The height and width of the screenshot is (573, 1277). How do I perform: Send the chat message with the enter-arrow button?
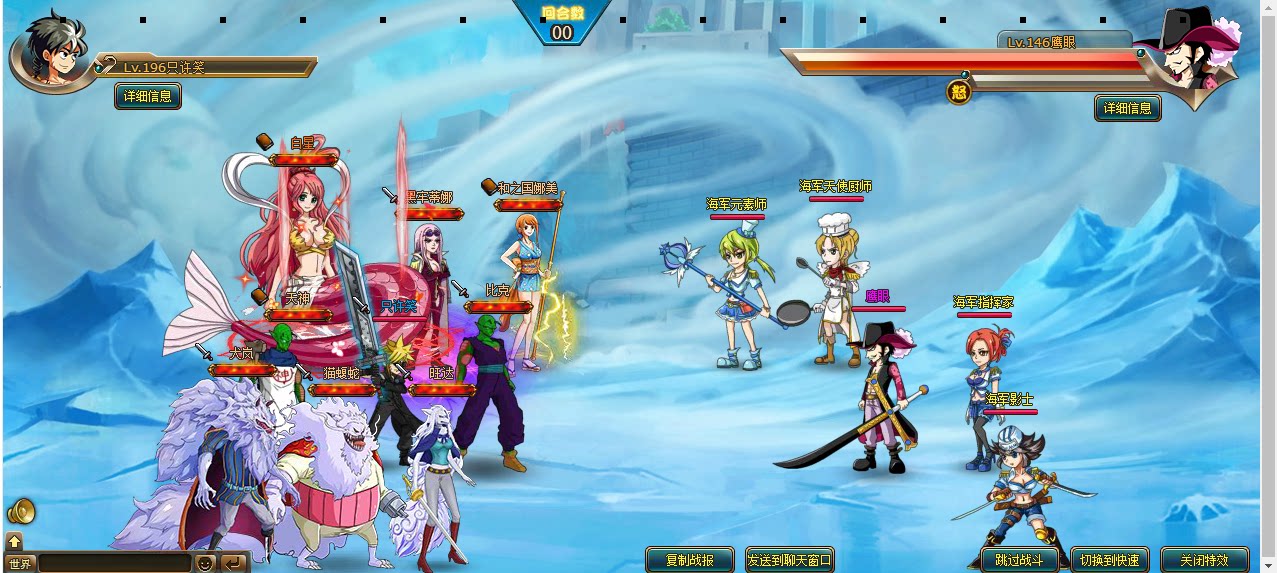[233, 563]
